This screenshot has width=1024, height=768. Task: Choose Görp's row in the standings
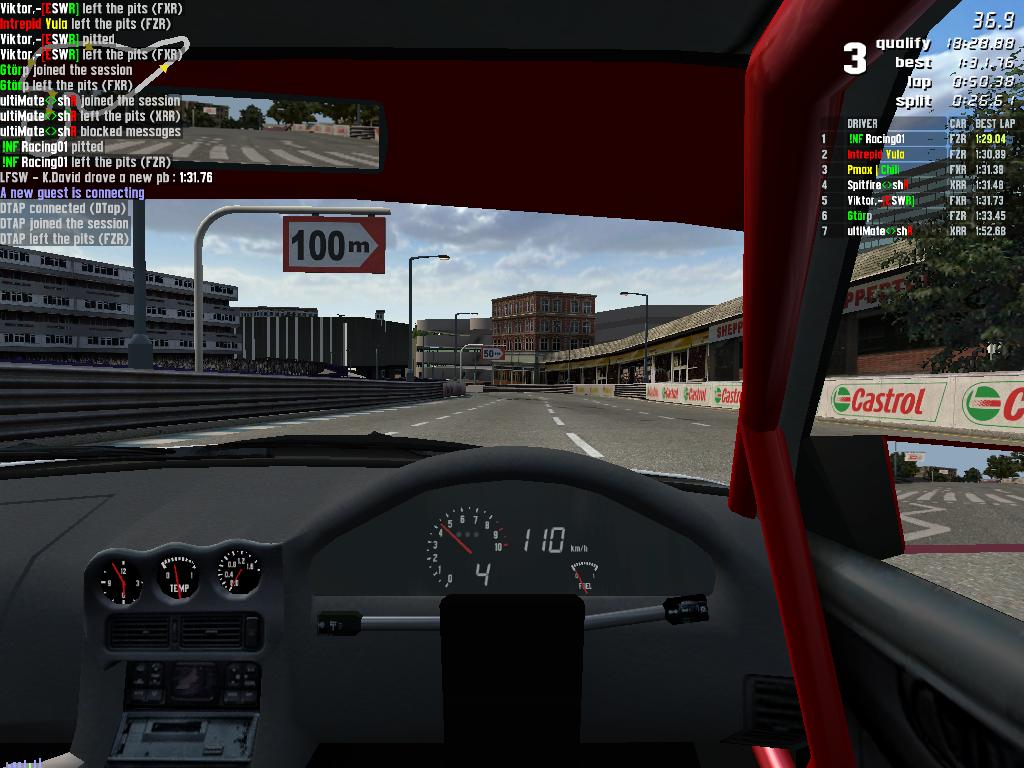pos(860,215)
